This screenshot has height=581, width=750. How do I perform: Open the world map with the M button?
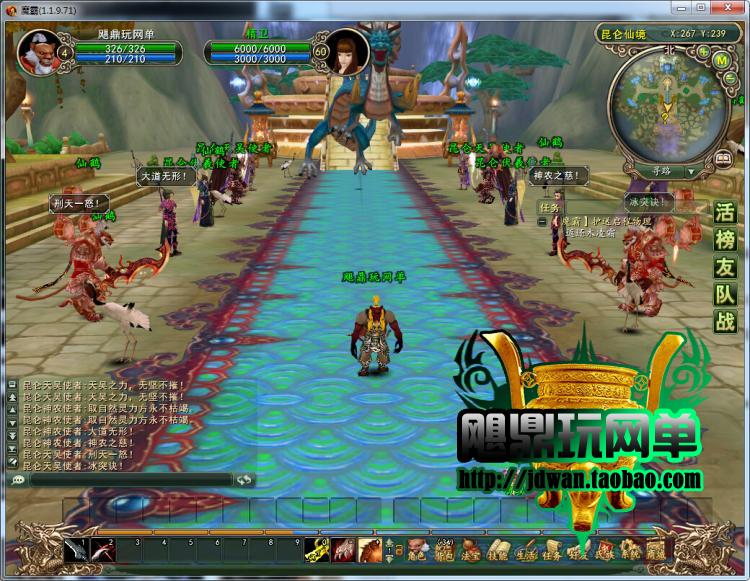click(720, 59)
